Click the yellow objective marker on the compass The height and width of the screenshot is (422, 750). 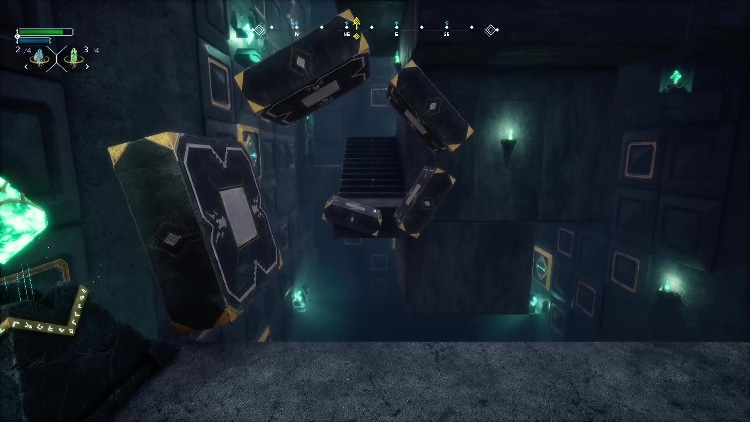point(356,22)
